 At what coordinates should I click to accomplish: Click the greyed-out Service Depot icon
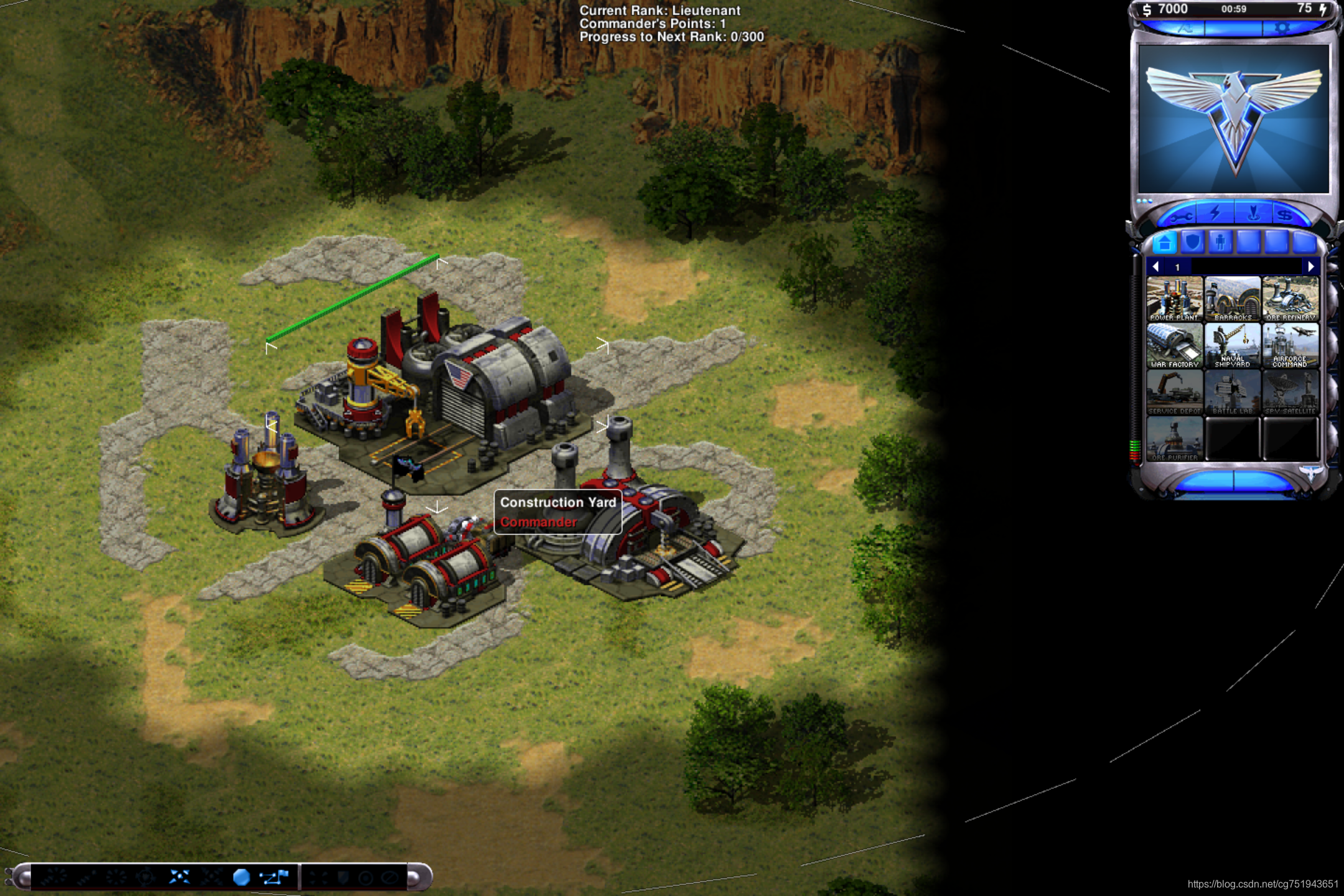coord(1174,392)
